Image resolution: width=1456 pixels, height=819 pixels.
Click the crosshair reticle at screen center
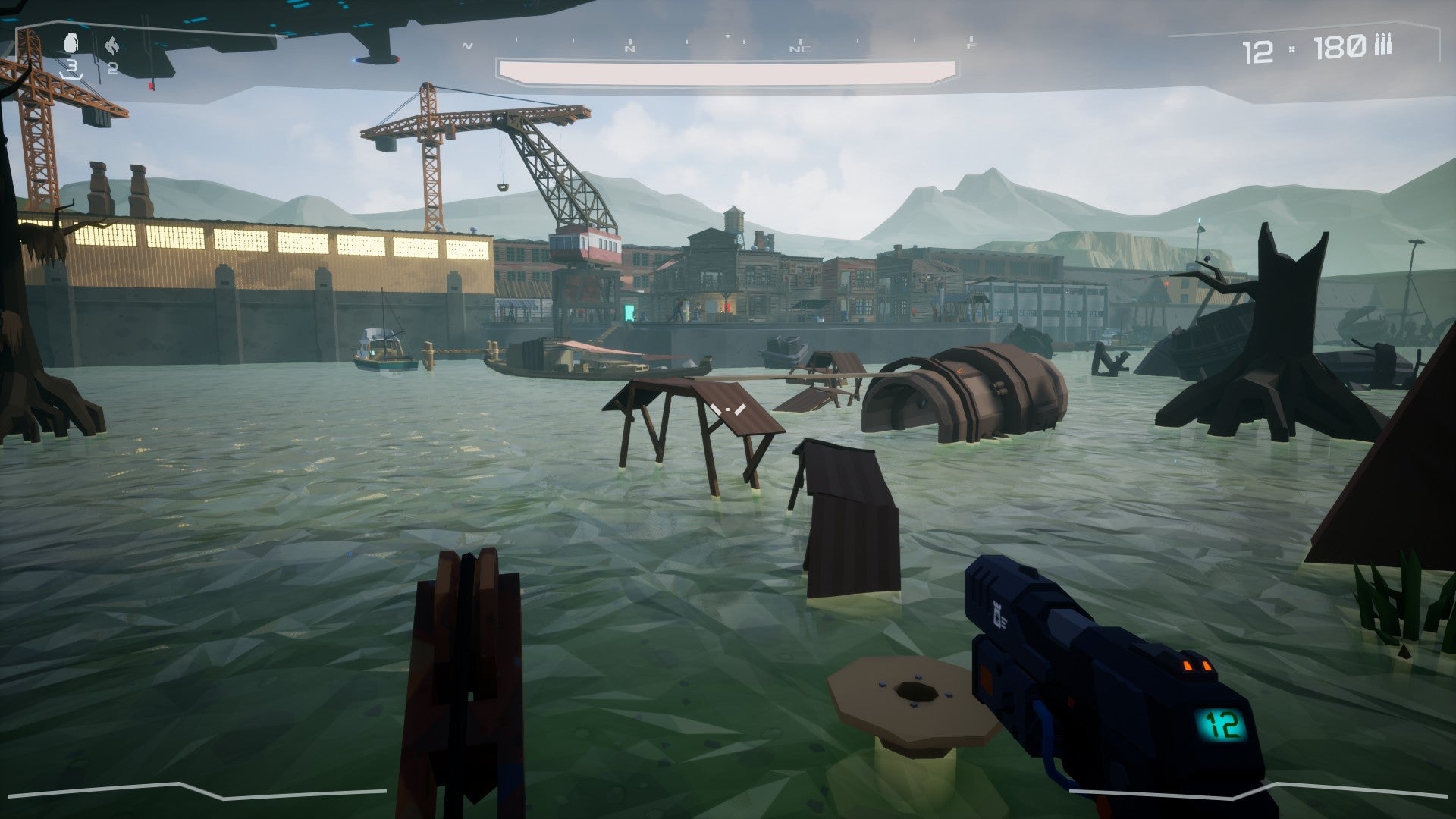click(728, 409)
